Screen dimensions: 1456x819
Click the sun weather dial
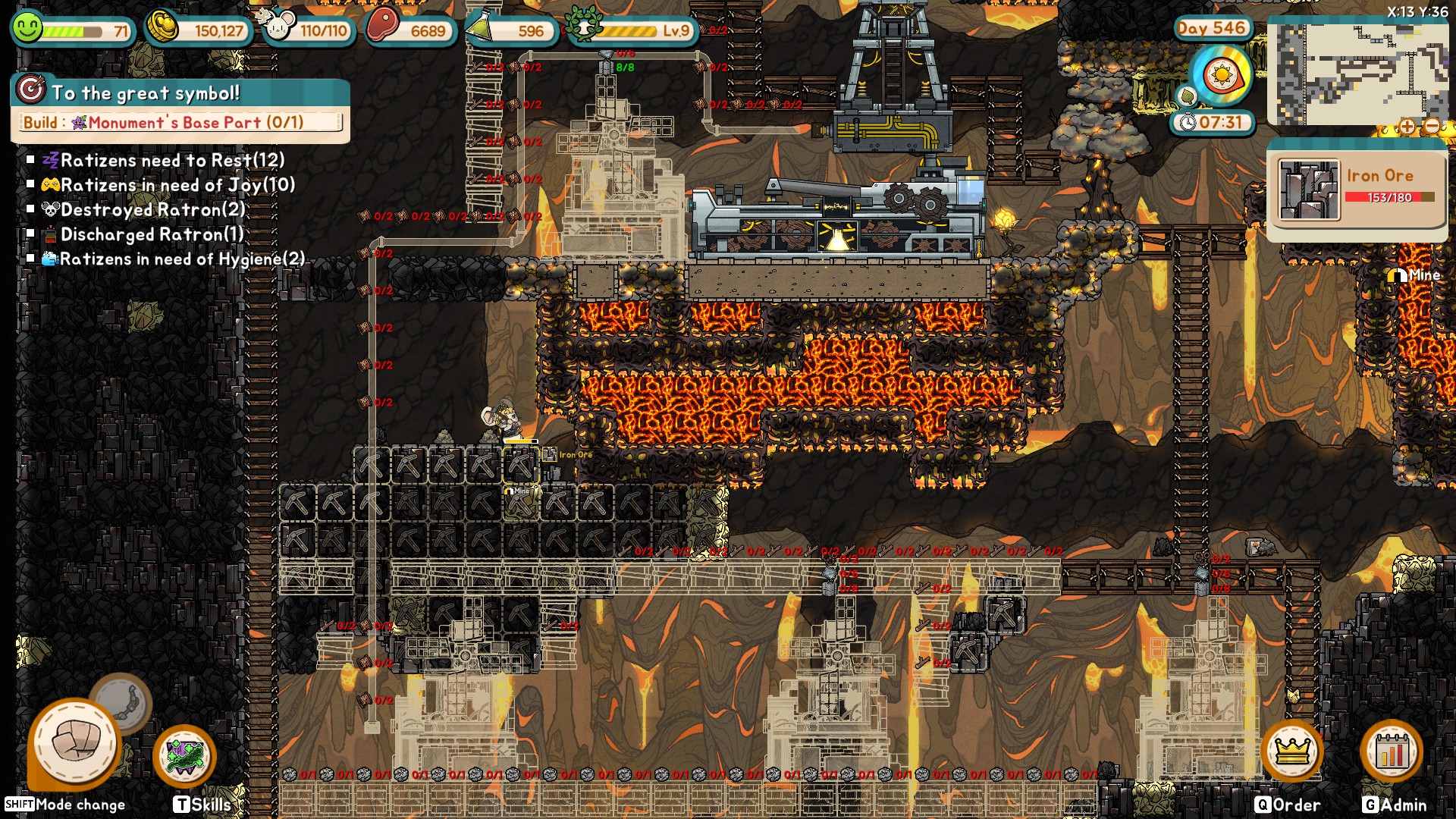click(x=1221, y=76)
